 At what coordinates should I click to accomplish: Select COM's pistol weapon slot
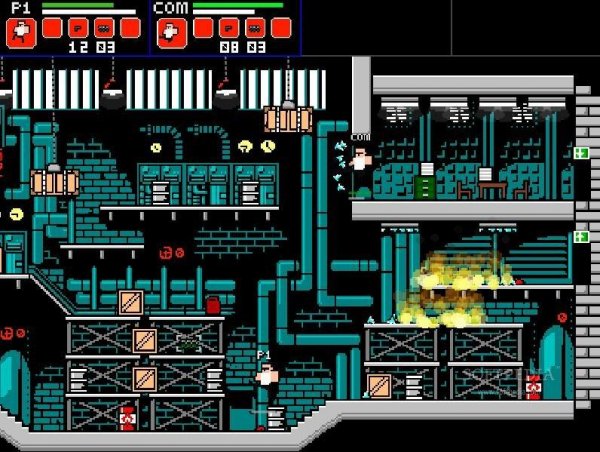pos(229,27)
